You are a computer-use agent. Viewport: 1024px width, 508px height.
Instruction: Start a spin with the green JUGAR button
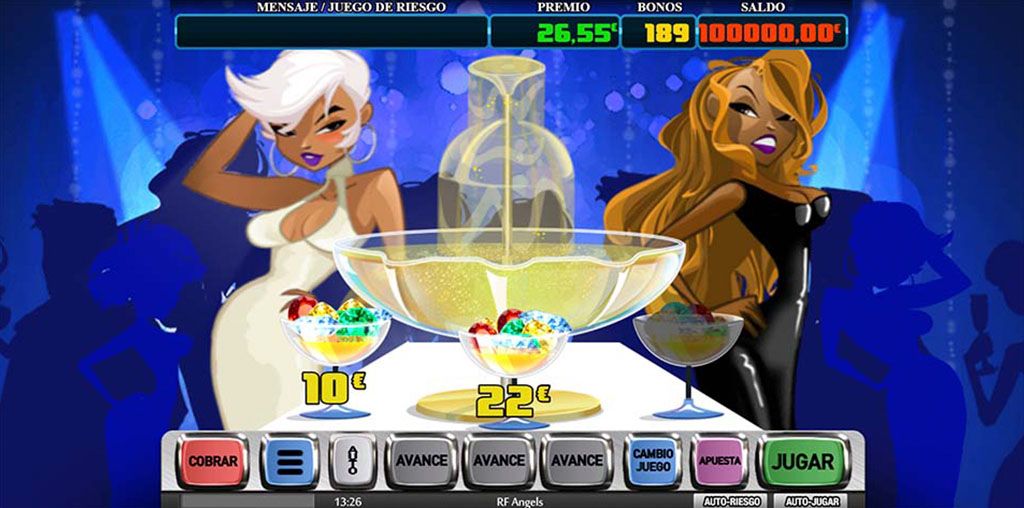[801, 461]
